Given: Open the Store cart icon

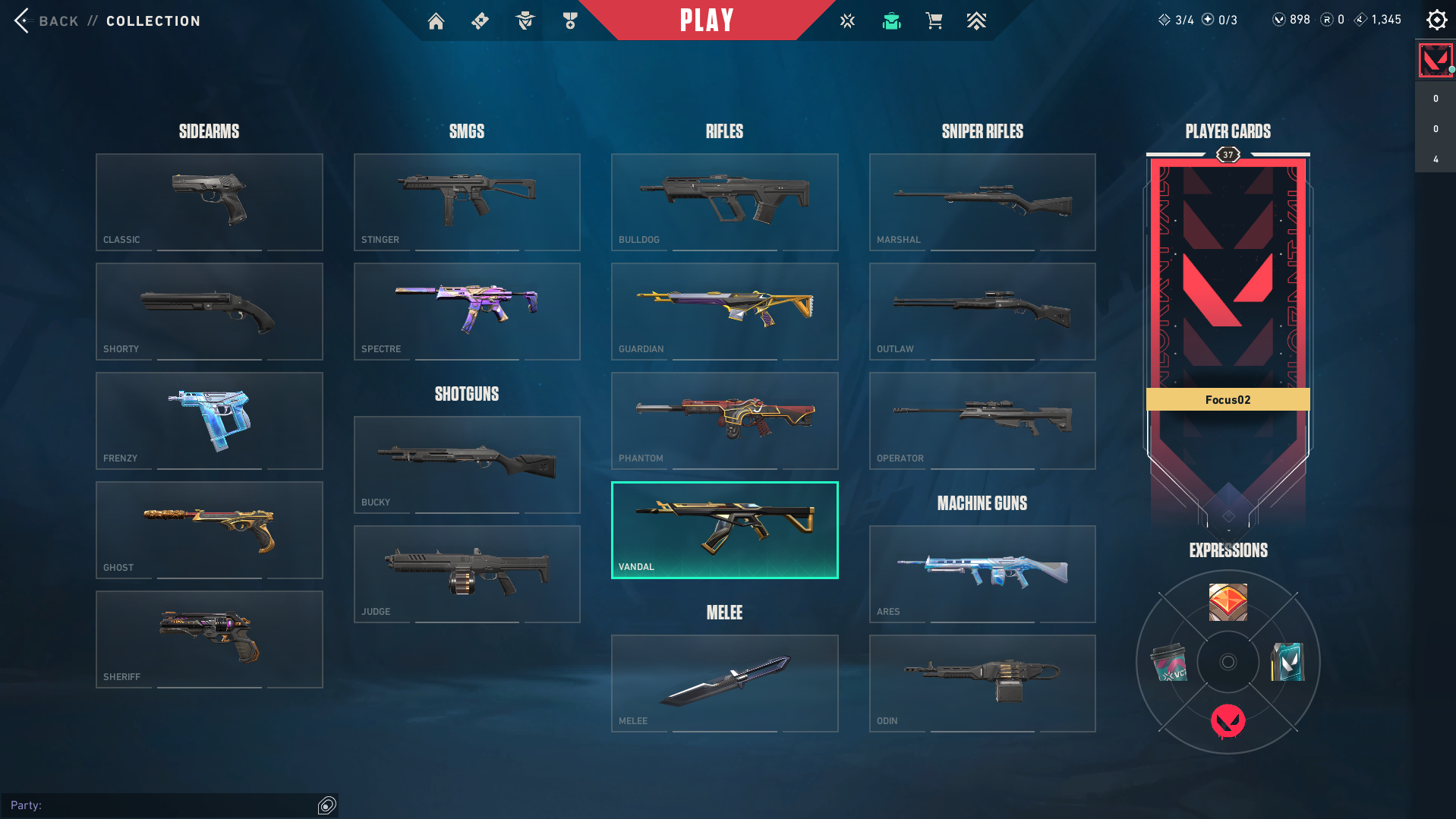Looking at the screenshot, I should (x=934, y=20).
